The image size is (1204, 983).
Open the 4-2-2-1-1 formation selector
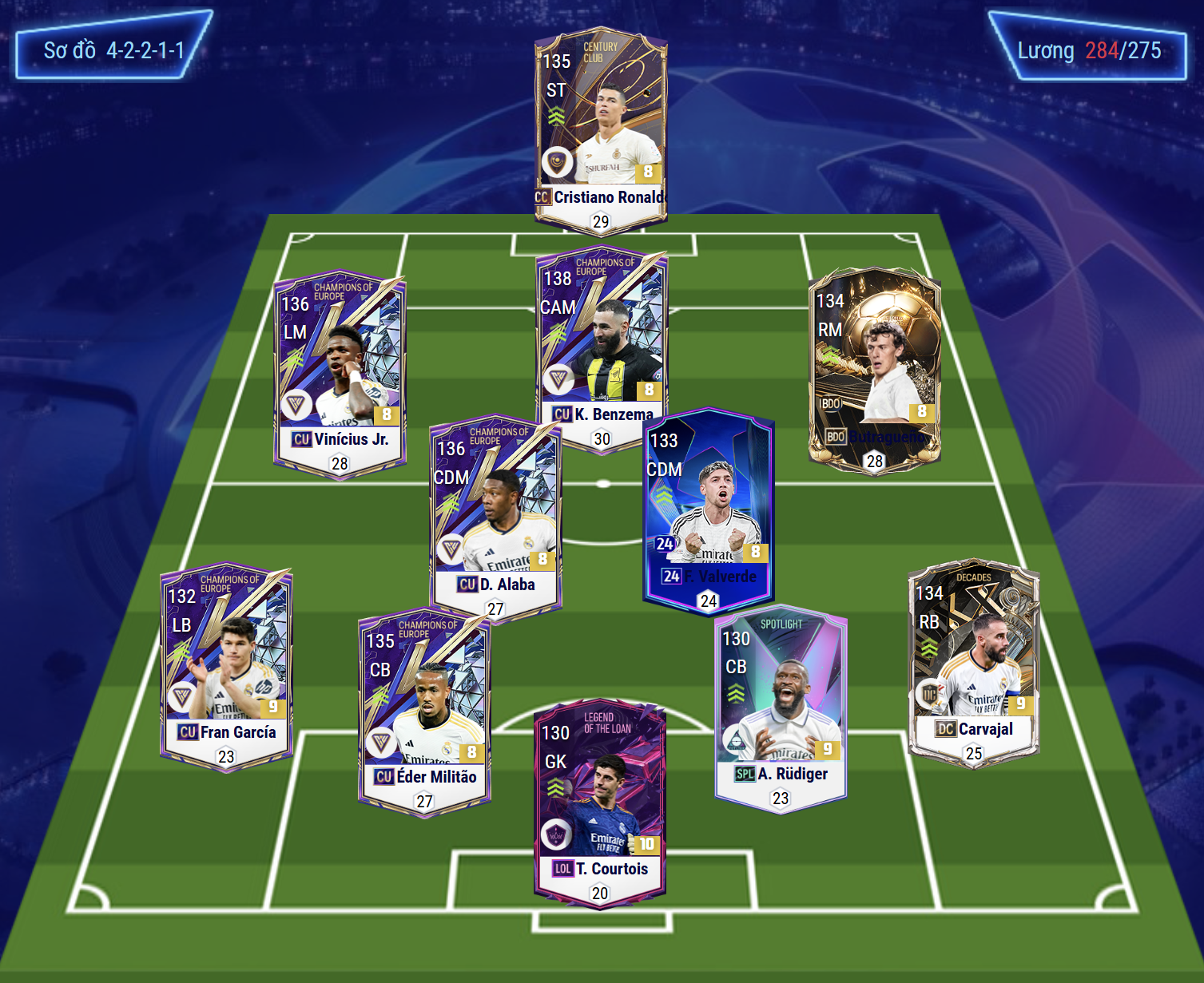113,50
